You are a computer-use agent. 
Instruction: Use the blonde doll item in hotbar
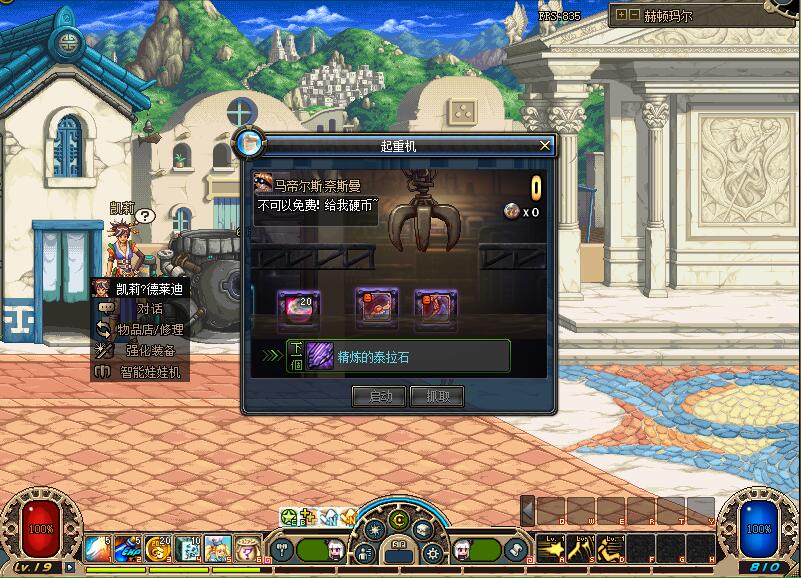(x=219, y=548)
